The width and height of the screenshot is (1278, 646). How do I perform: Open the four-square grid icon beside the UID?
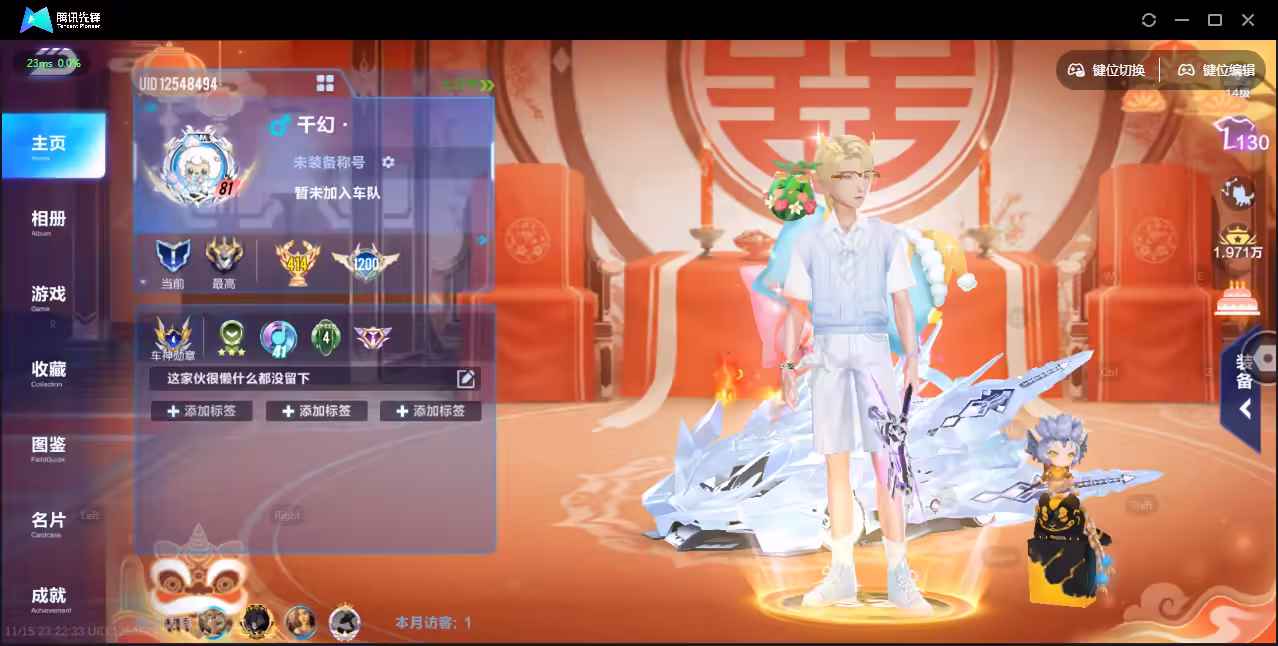click(x=325, y=83)
